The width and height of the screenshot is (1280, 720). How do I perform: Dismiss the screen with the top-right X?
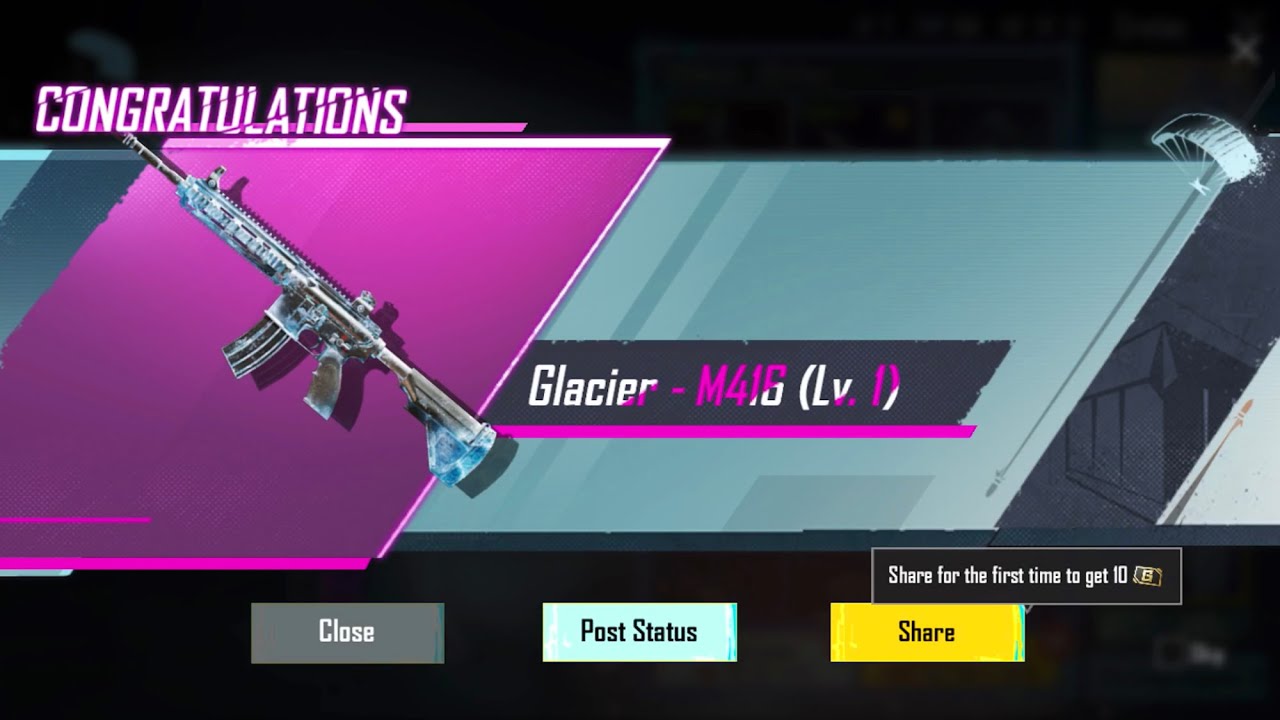tap(1244, 49)
